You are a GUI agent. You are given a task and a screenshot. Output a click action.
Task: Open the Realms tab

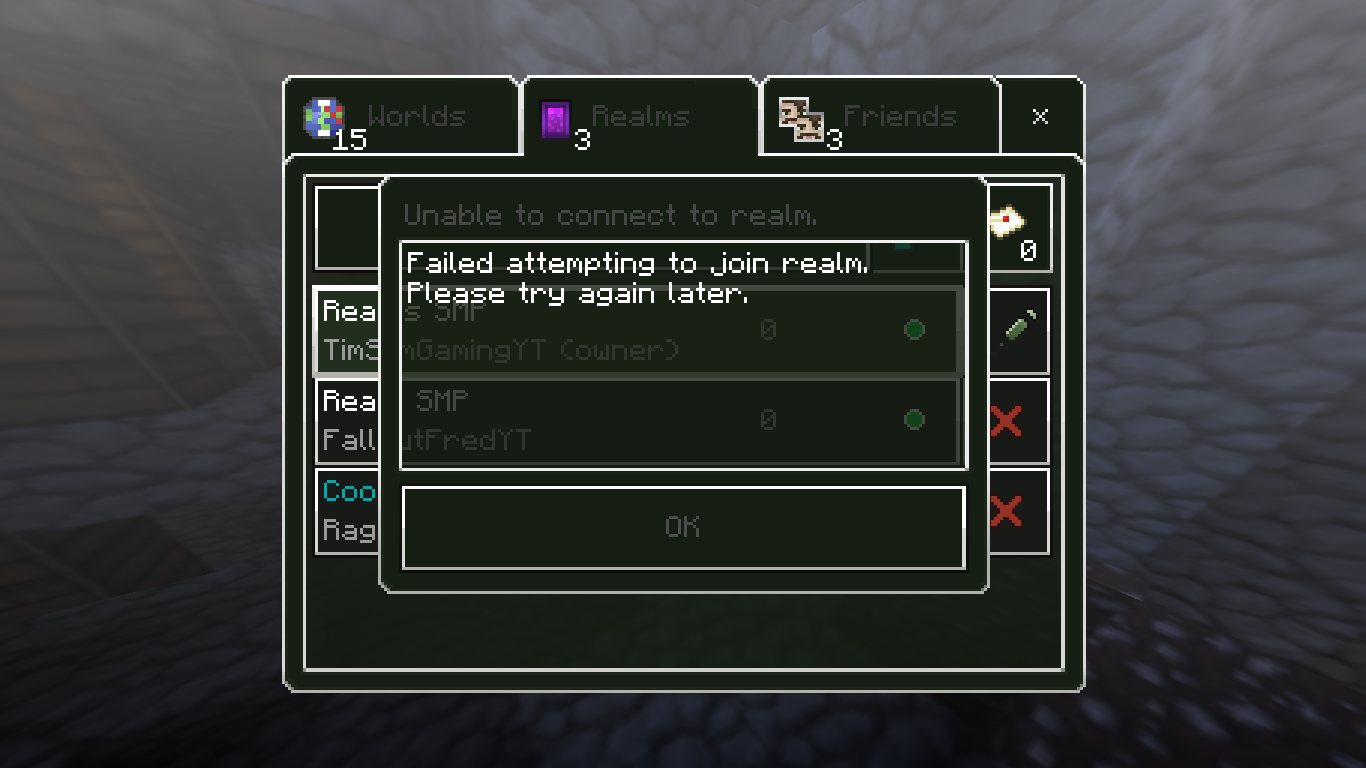click(640, 117)
